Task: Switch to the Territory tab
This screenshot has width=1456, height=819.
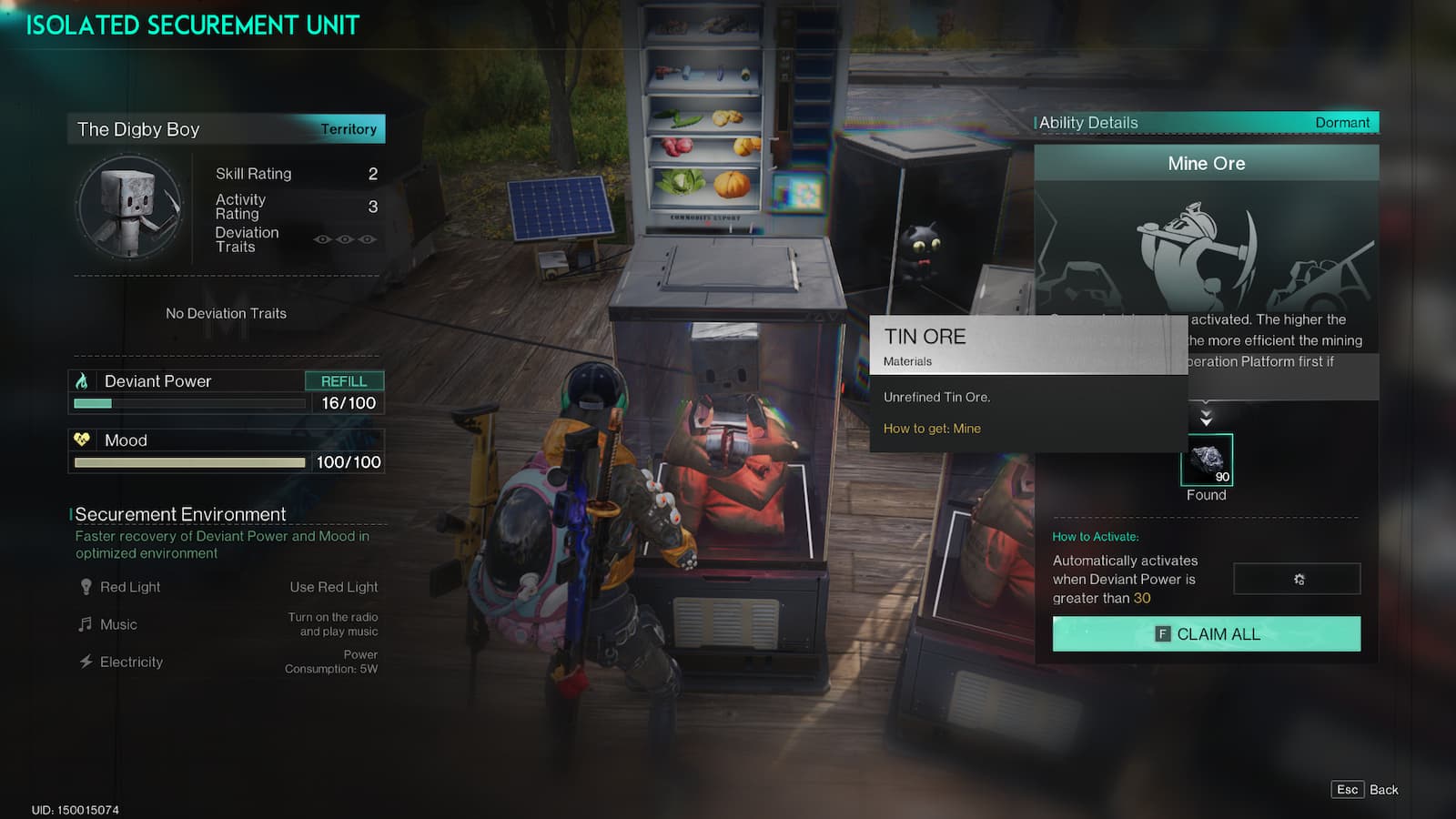Action: pos(349,129)
